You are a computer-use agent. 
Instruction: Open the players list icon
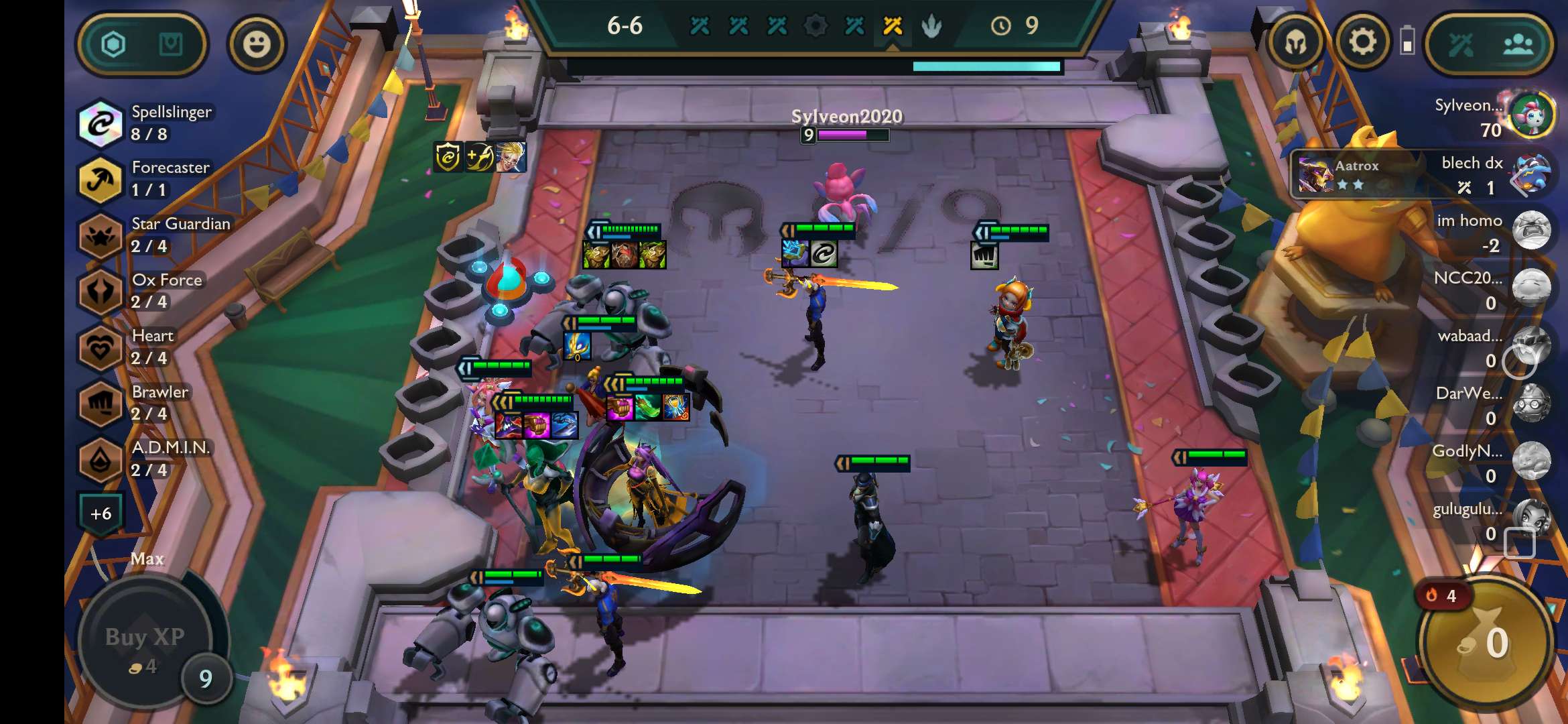1518,44
